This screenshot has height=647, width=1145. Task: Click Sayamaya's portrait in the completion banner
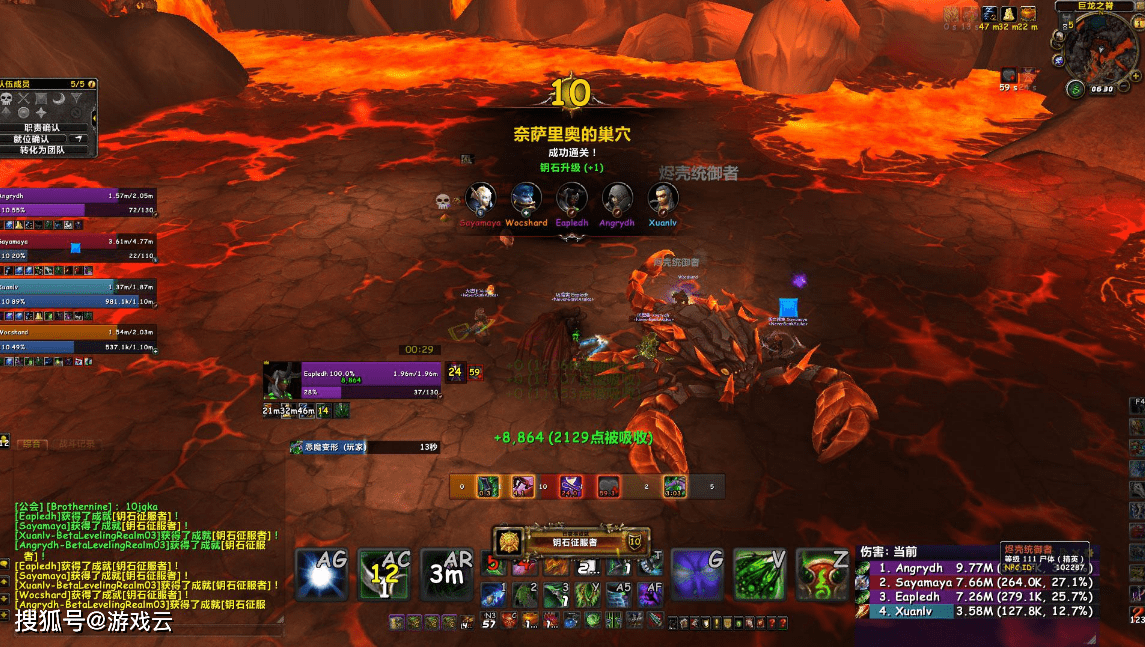[481, 198]
